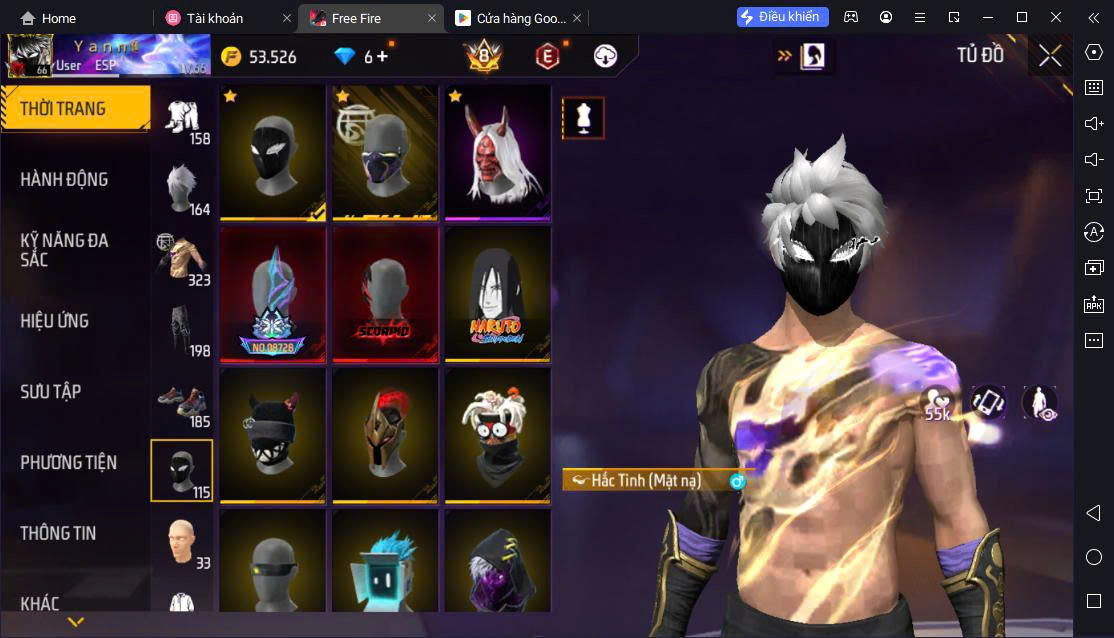Viewport: 1114px width, 638px height.
Task: Pick the blue-haired cube head mask
Action: [385, 565]
